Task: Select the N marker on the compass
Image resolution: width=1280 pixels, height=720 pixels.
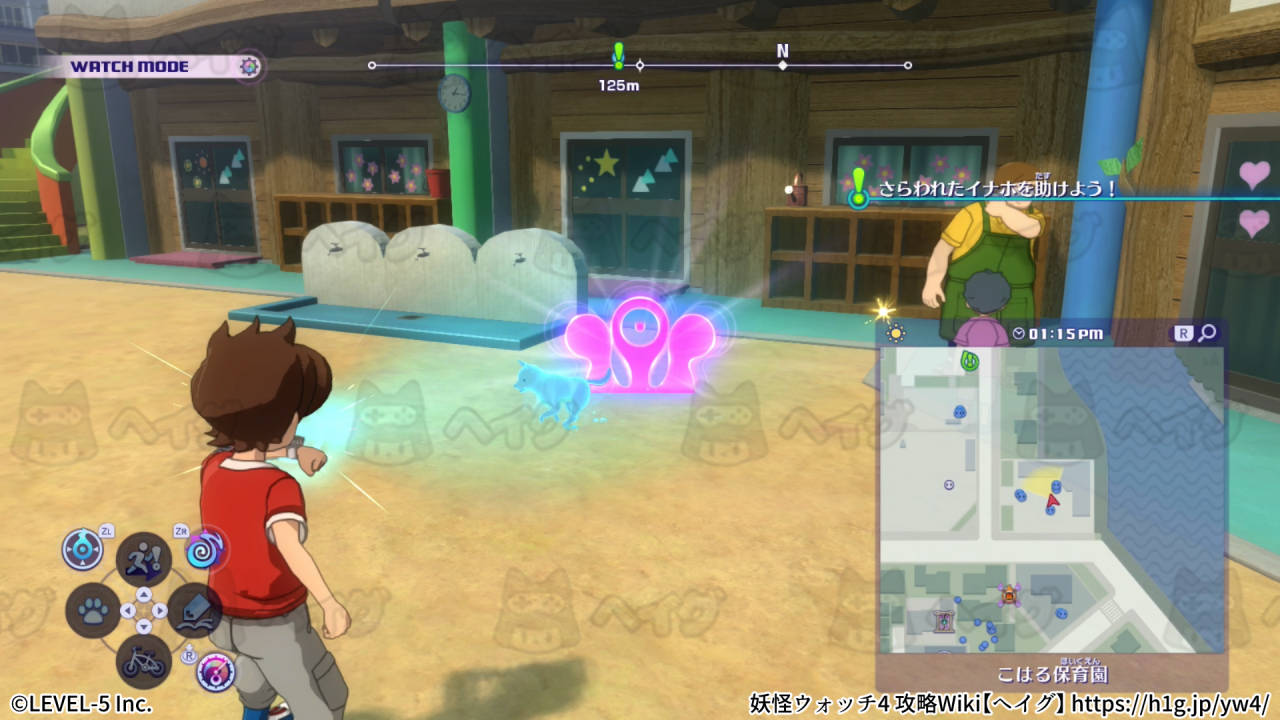Action: [x=782, y=52]
